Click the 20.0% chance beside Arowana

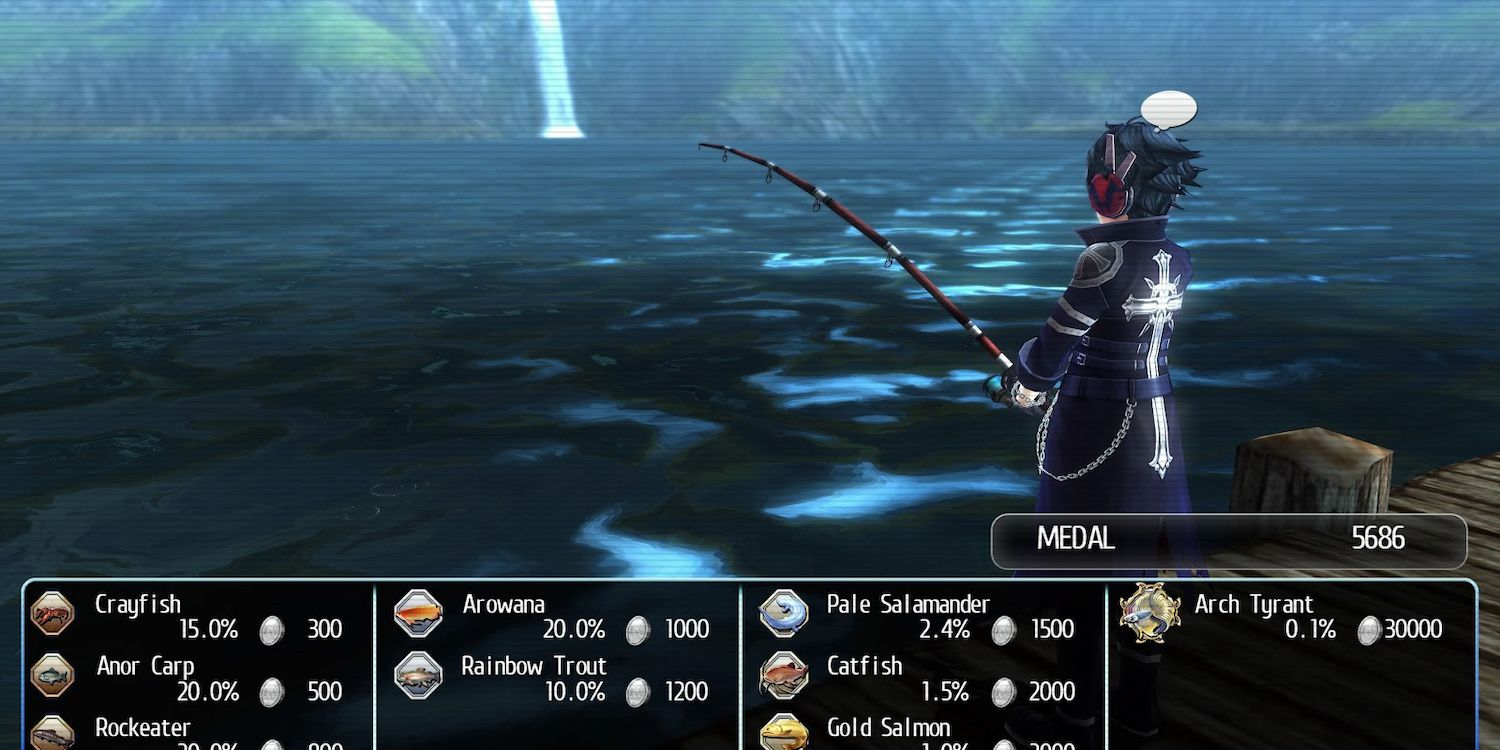coord(577,630)
